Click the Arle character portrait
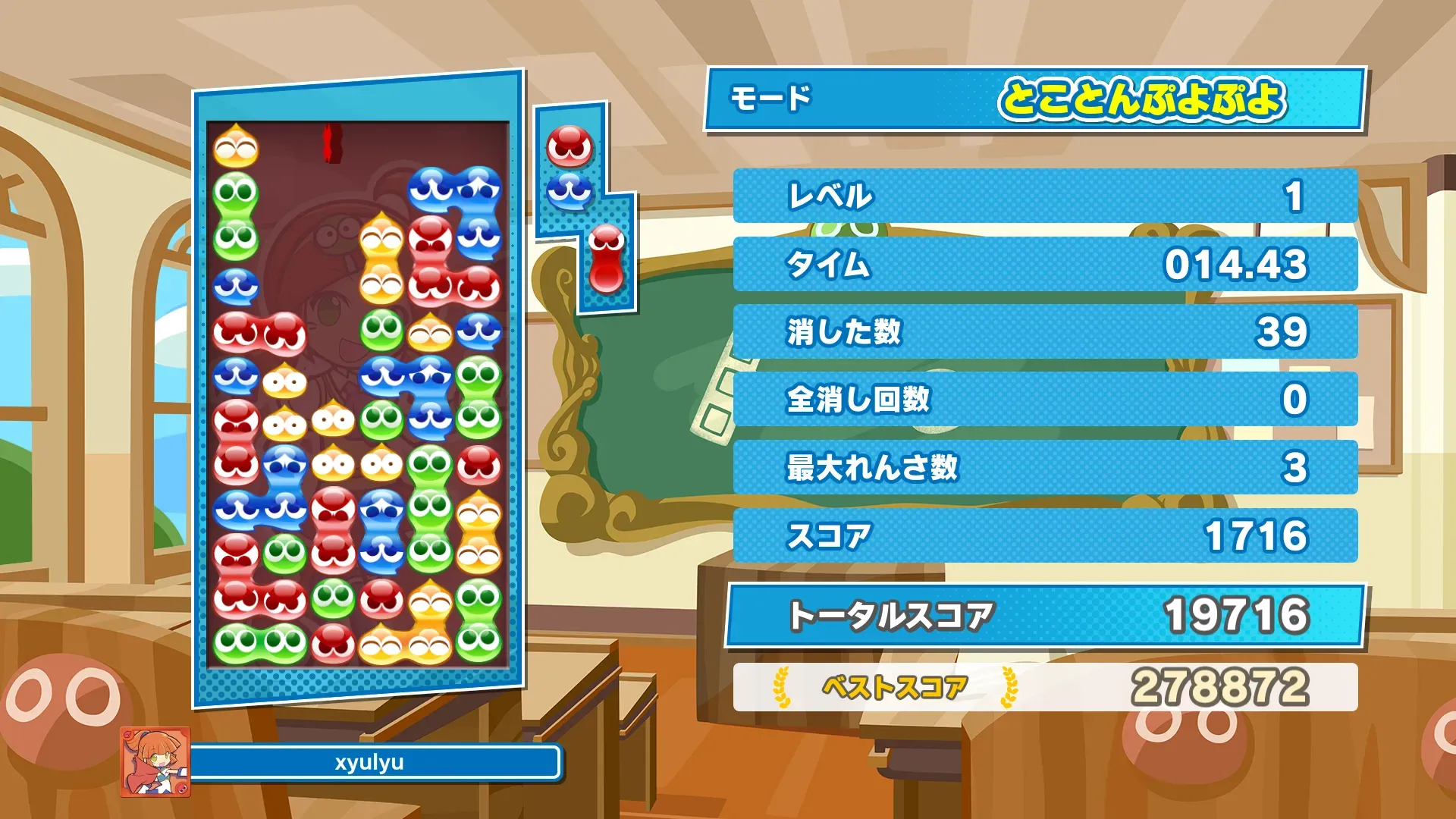The height and width of the screenshot is (819, 1456). [155, 761]
